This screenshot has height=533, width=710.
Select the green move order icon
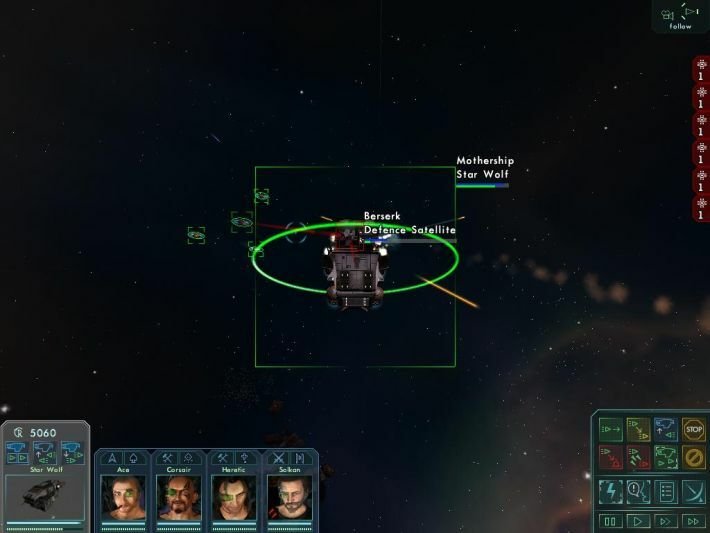click(610, 430)
